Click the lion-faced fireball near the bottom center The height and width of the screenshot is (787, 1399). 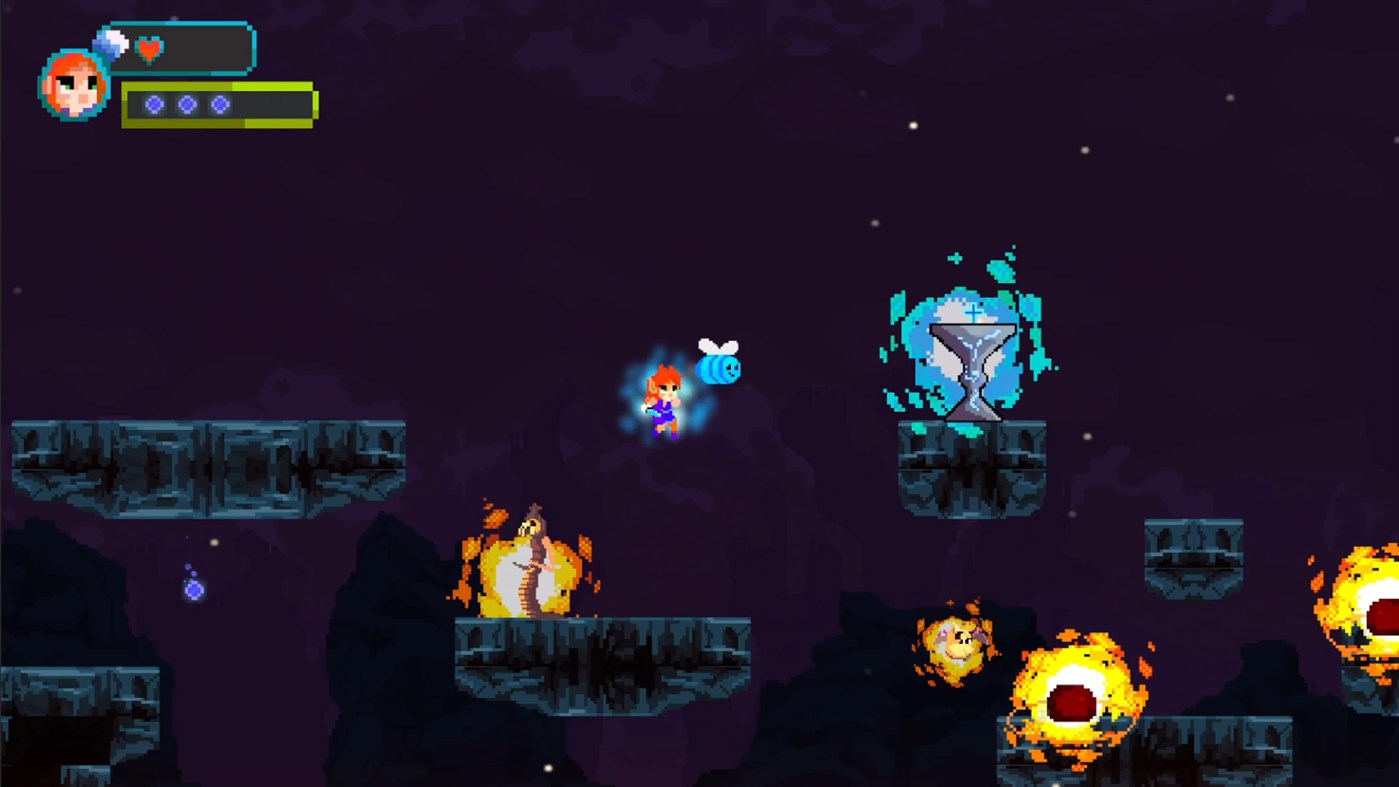[x=955, y=645]
